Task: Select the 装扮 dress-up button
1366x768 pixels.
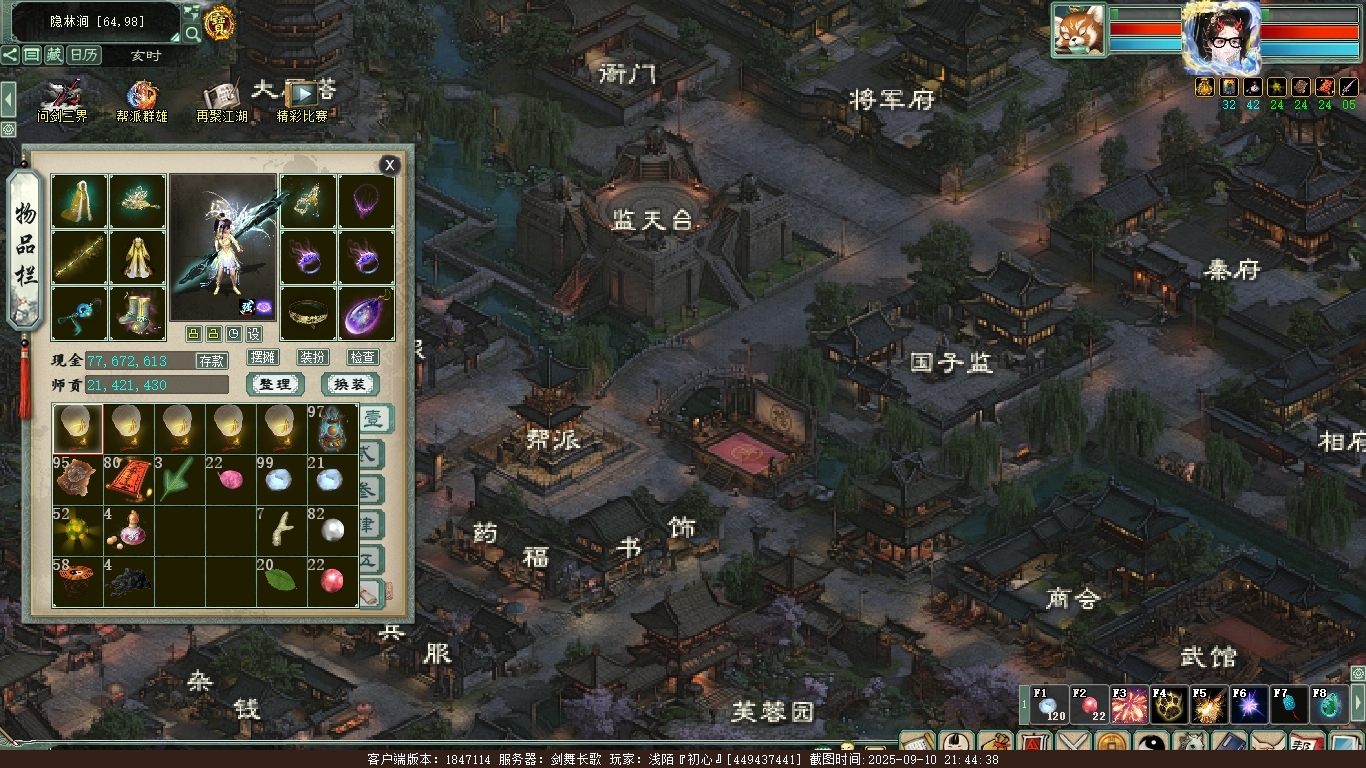Action: pyautogui.click(x=312, y=357)
